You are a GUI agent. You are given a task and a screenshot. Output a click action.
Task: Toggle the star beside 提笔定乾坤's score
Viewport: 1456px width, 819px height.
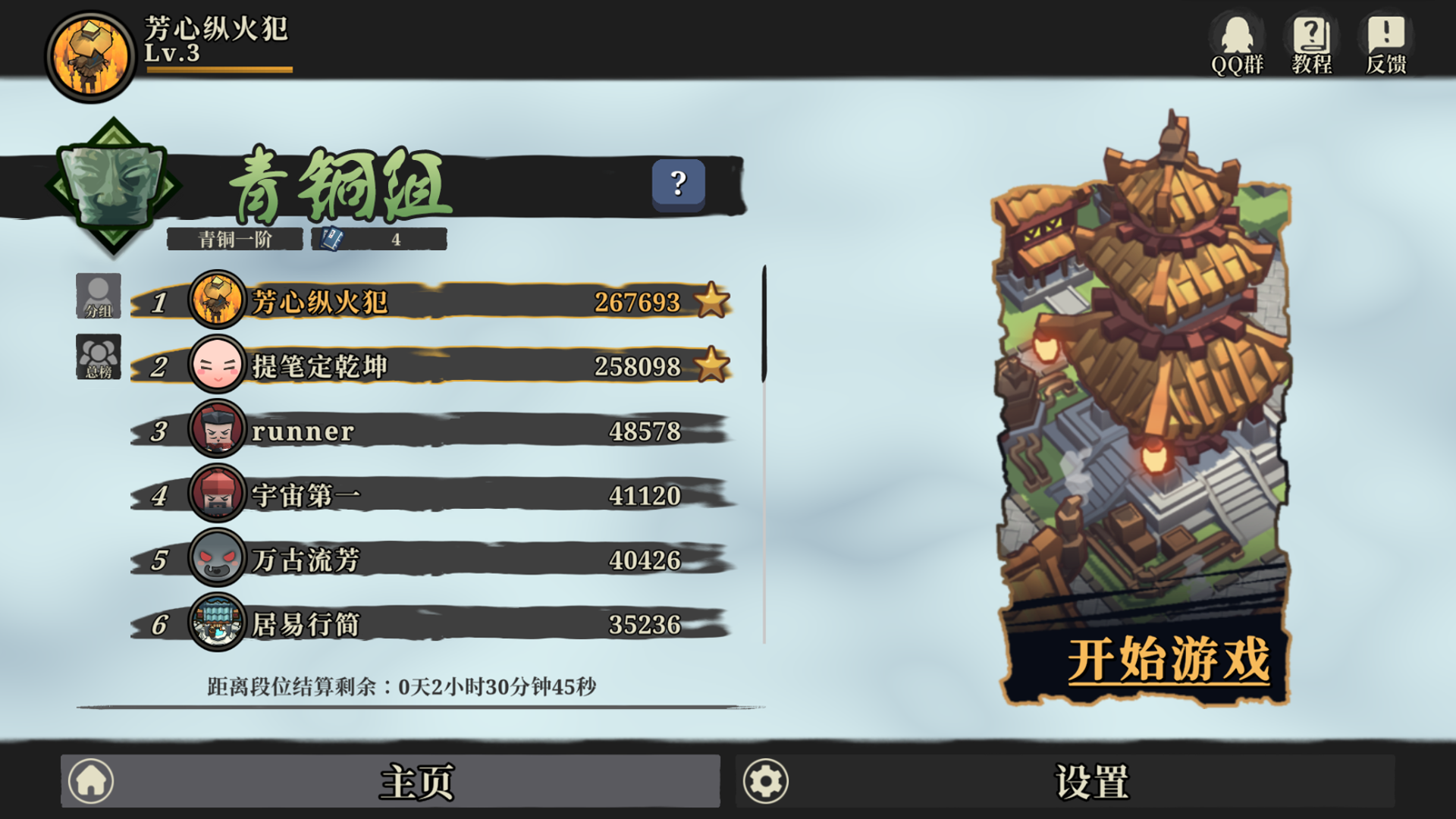711,366
